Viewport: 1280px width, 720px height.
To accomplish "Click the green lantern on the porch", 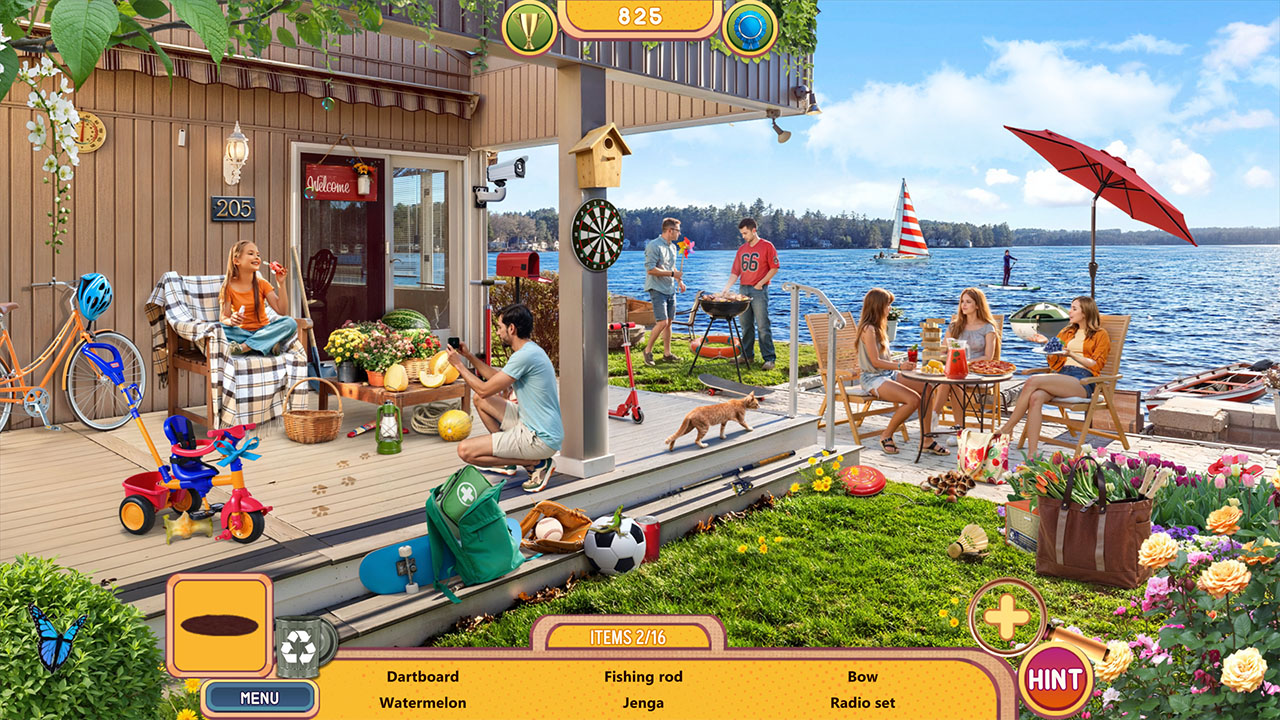I will point(391,427).
